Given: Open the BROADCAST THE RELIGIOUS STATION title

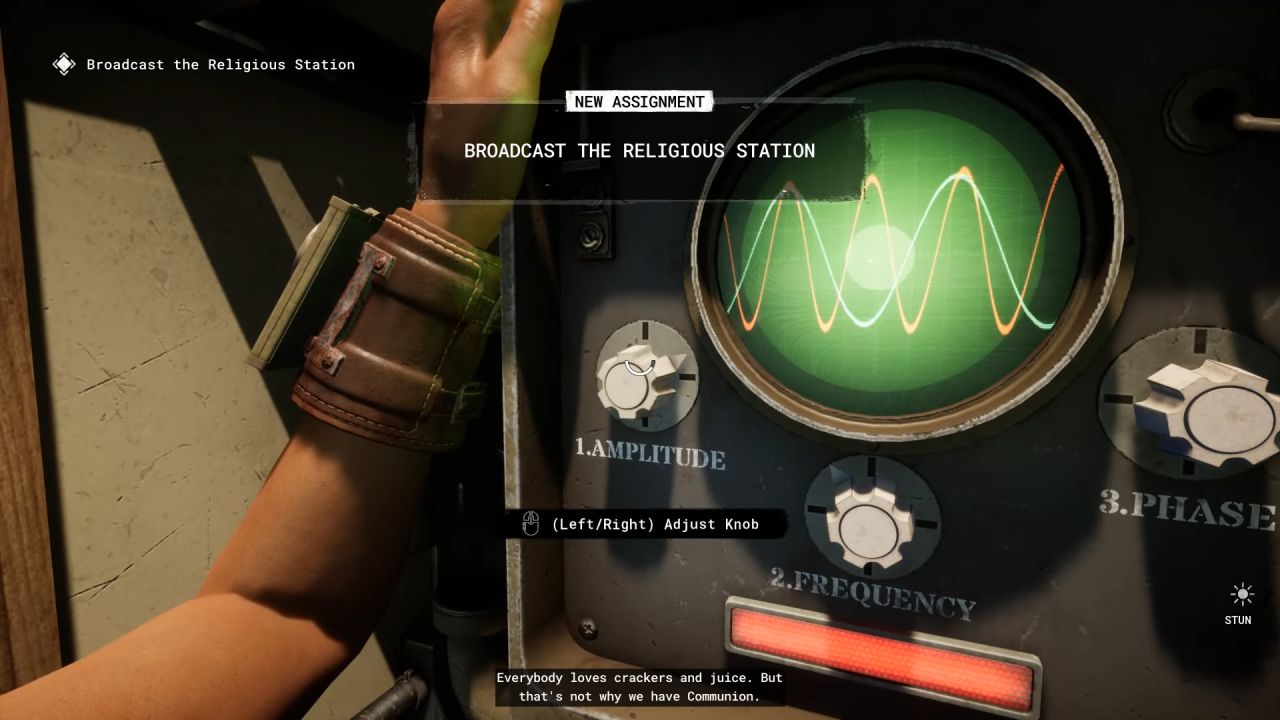Looking at the screenshot, I should coord(639,151).
